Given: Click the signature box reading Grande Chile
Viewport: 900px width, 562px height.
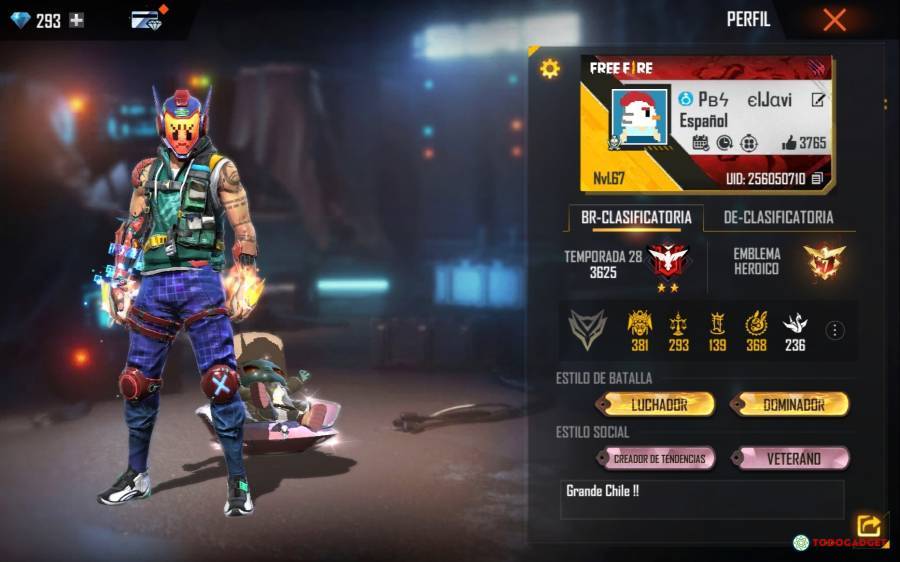Looking at the screenshot, I should point(701,499).
